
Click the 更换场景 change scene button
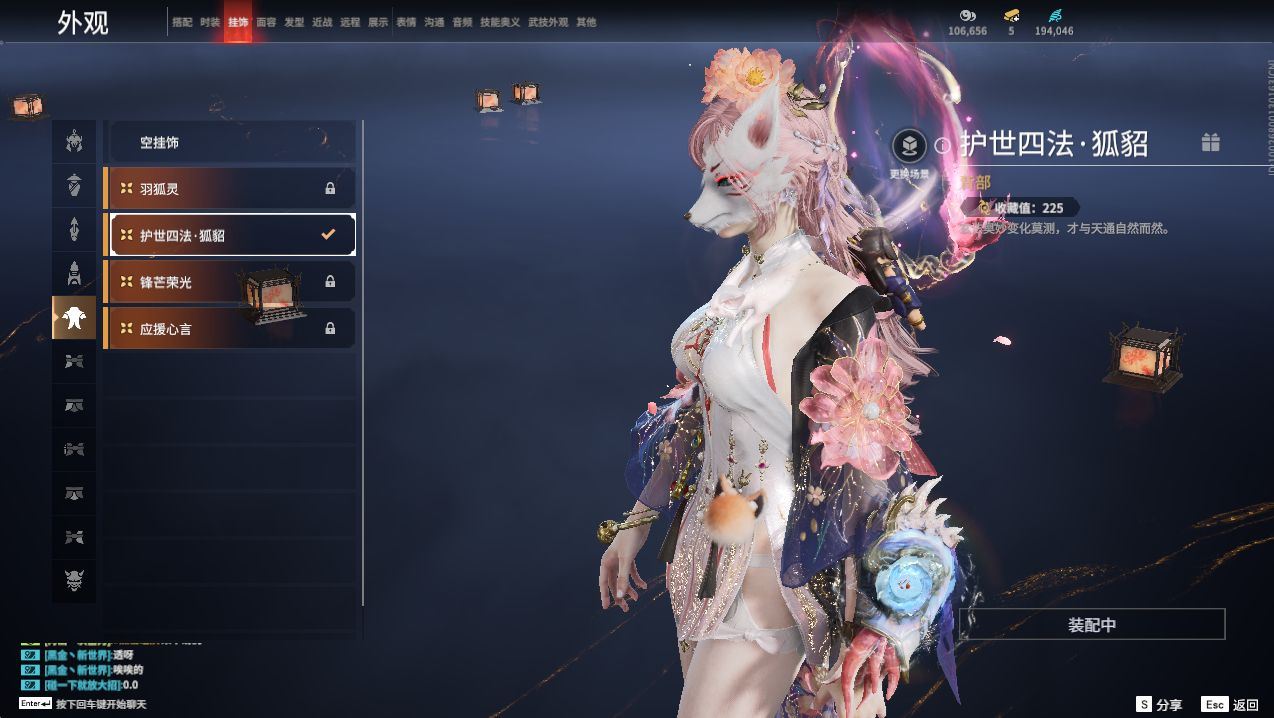(909, 148)
